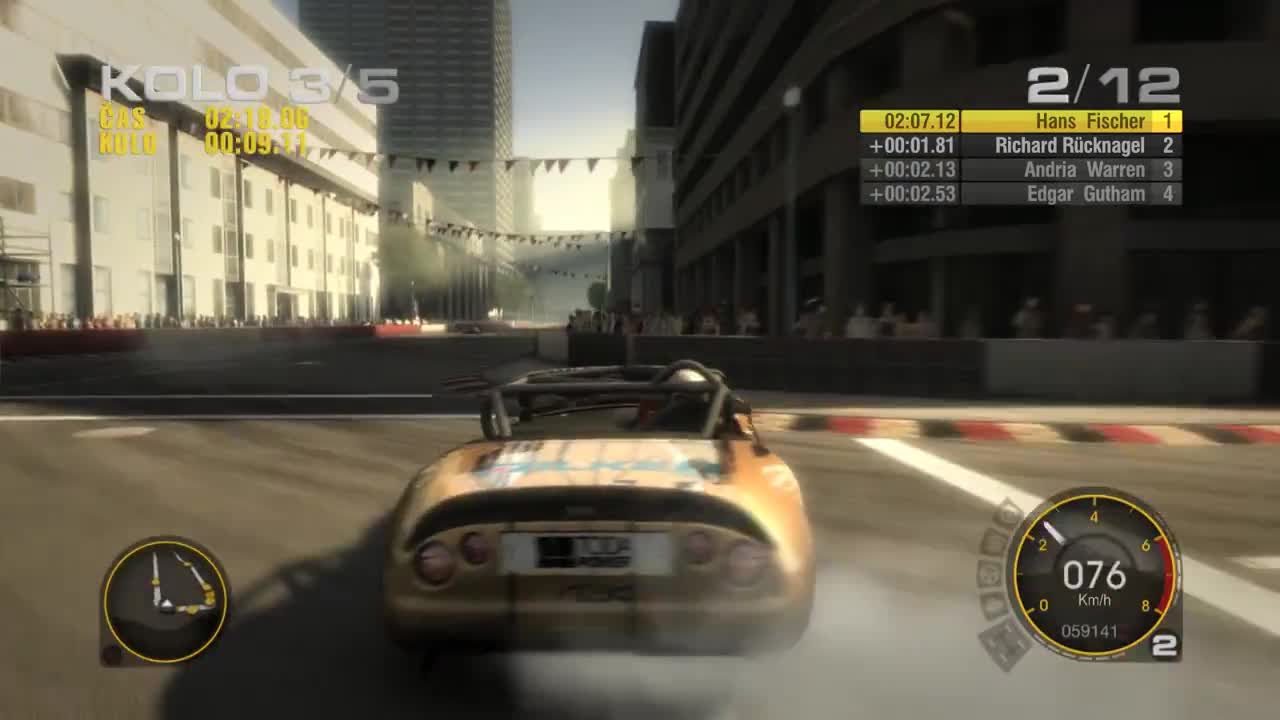Click the gear indicator showing 2
The image size is (1280, 720).
tap(1163, 648)
